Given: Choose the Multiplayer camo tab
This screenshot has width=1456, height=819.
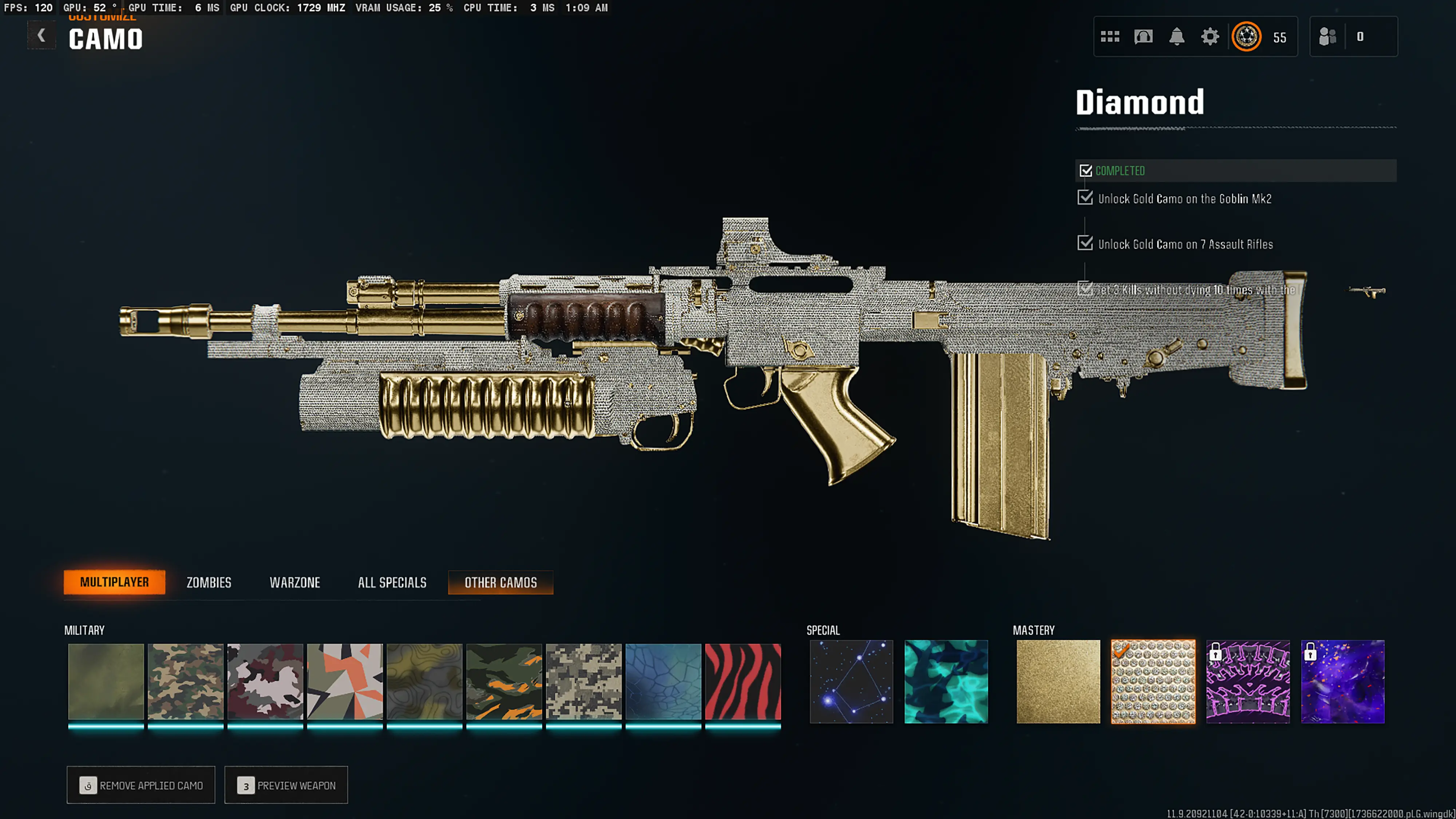Looking at the screenshot, I should [x=114, y=582].
